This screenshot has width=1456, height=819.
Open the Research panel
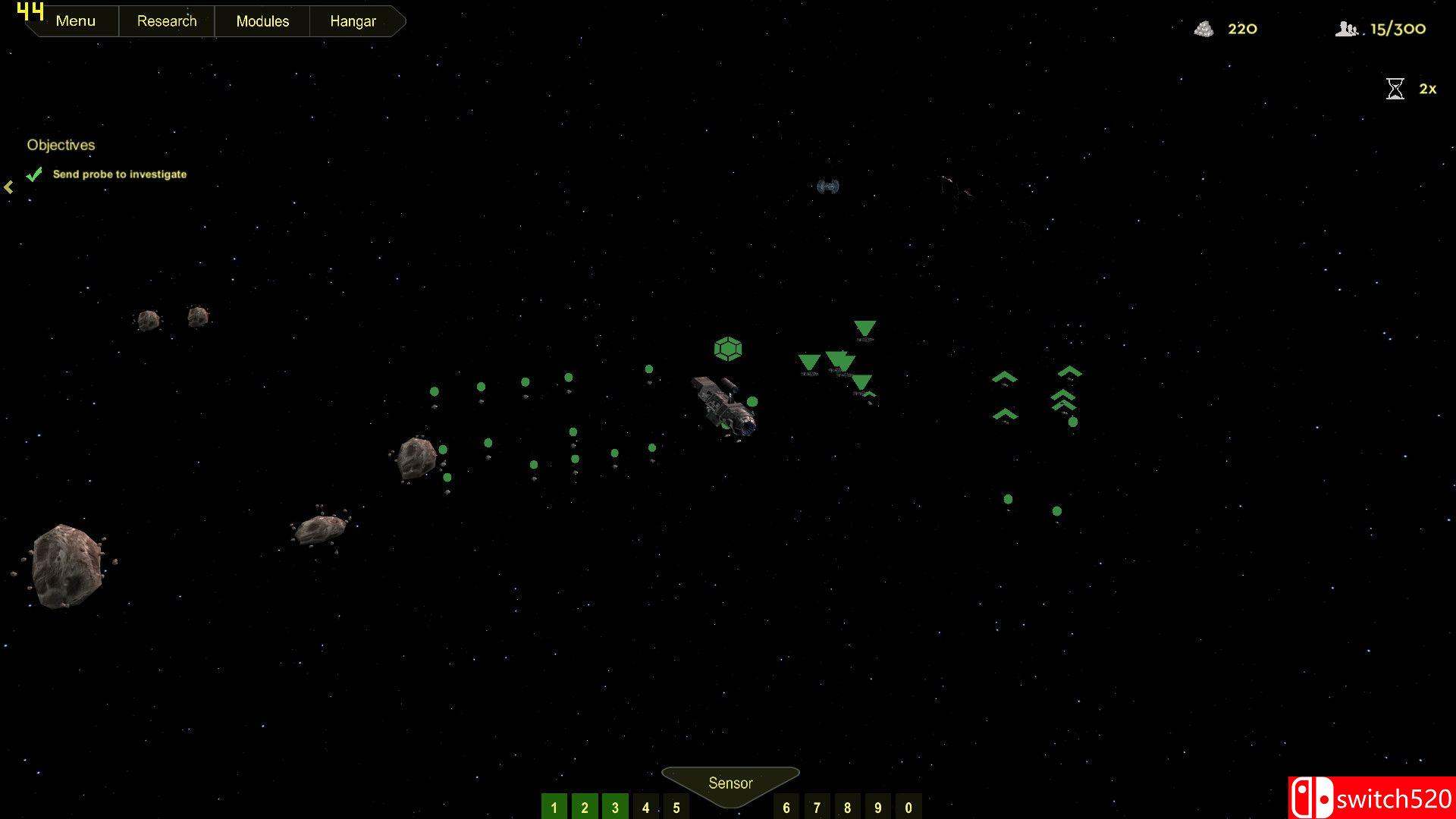(167, 21)
